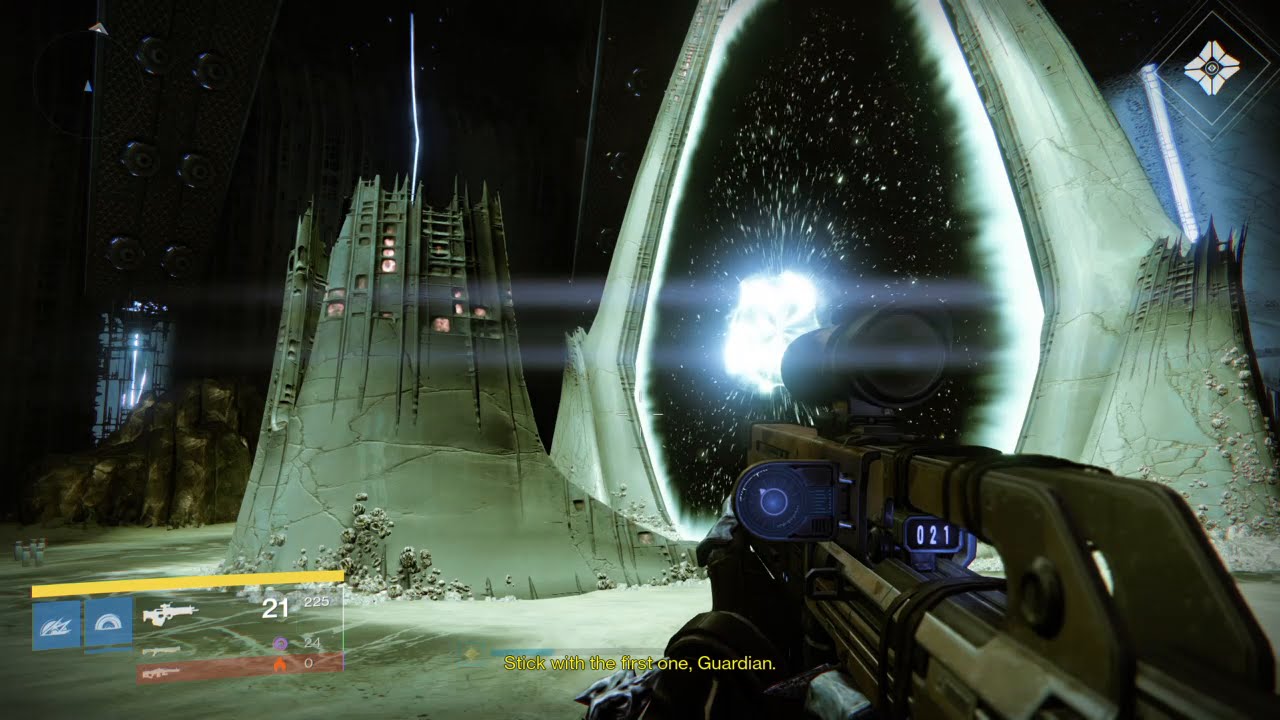Choose the heavy weapon in the red bar
Viewport: 1280px width, 720px height.
160,673
